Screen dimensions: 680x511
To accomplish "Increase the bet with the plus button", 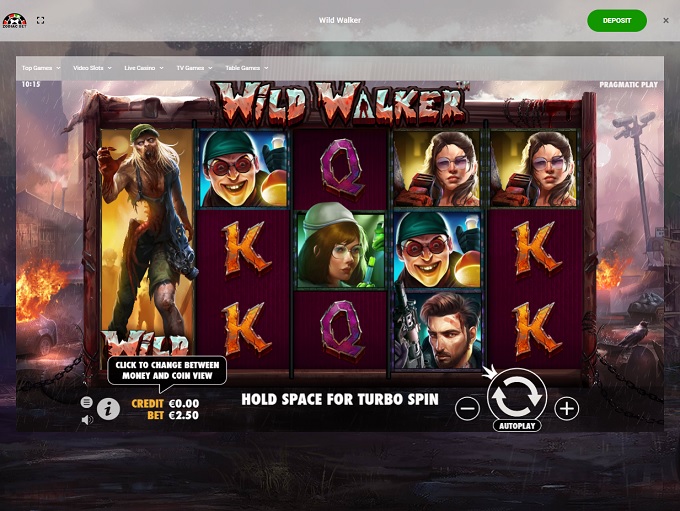I will click(x=567, y=408).
